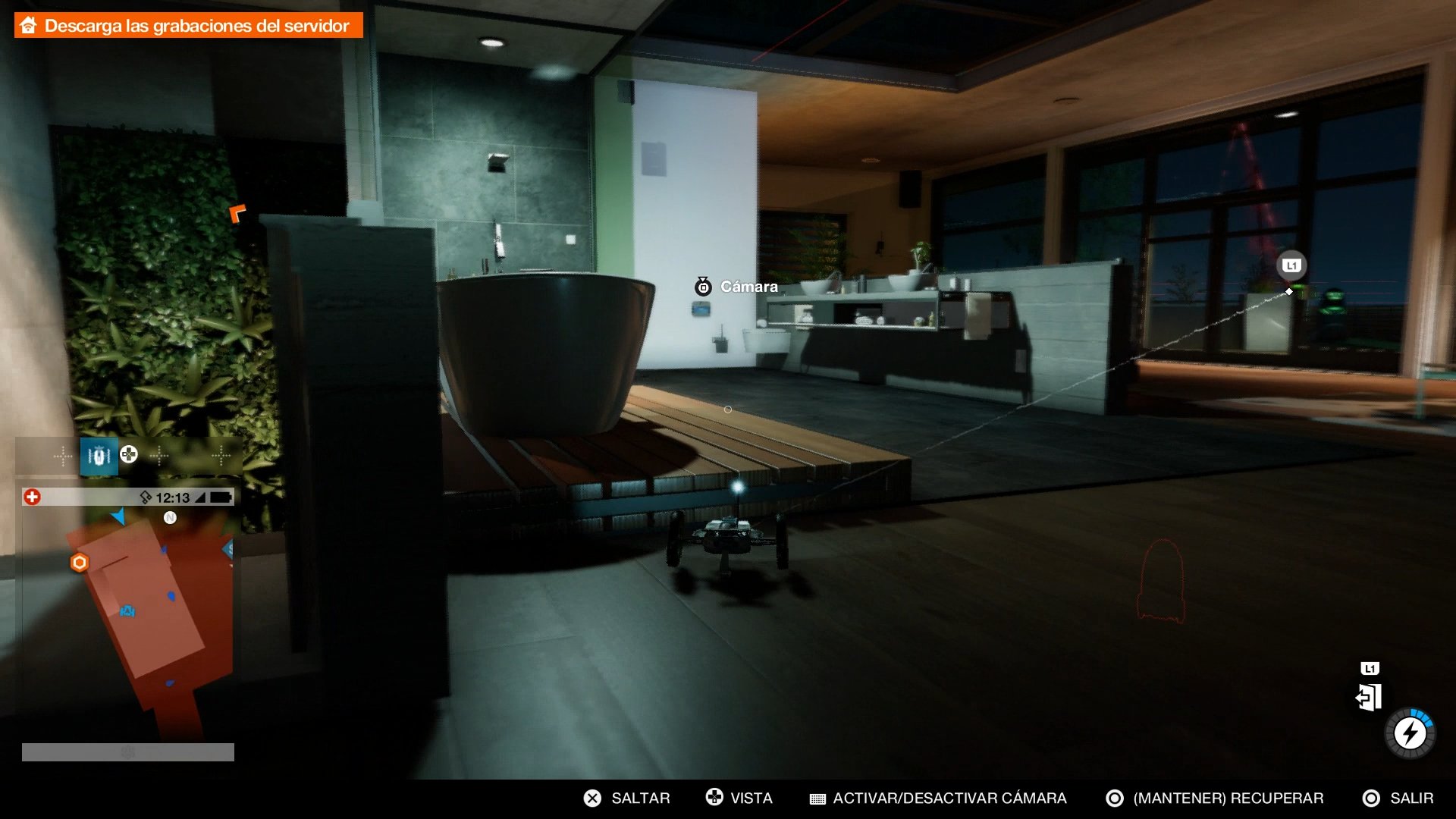Click the Cámara hack icon above the sink

pos(704,287)
